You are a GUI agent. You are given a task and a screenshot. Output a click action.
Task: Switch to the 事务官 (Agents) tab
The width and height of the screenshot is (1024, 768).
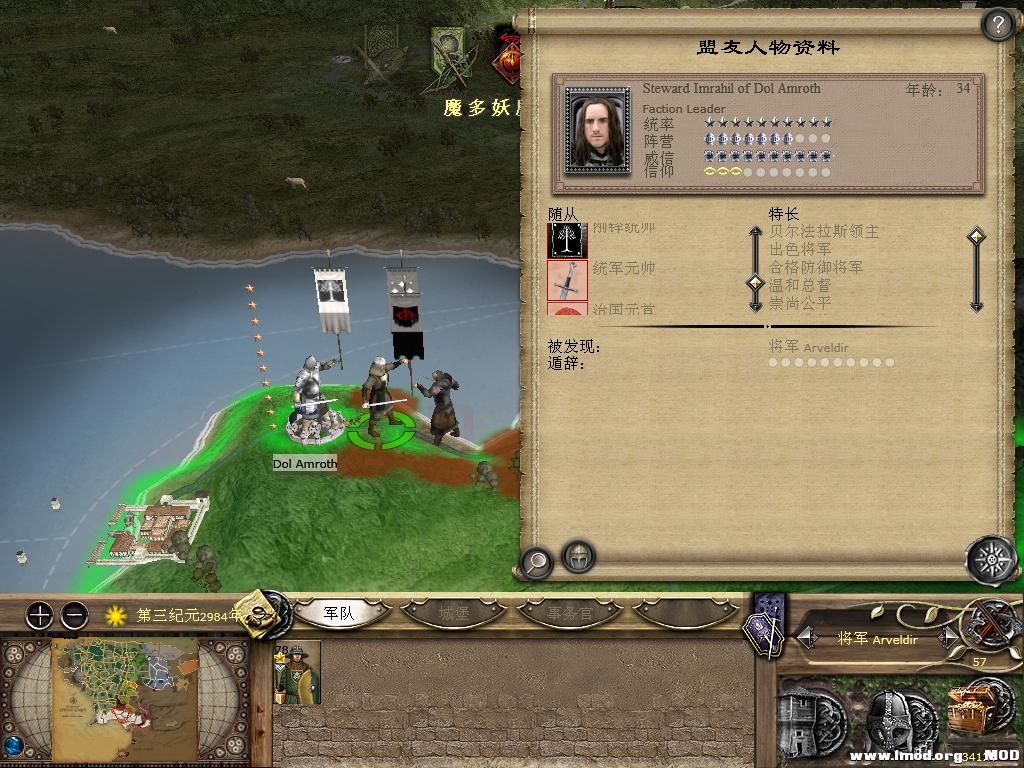570,613
